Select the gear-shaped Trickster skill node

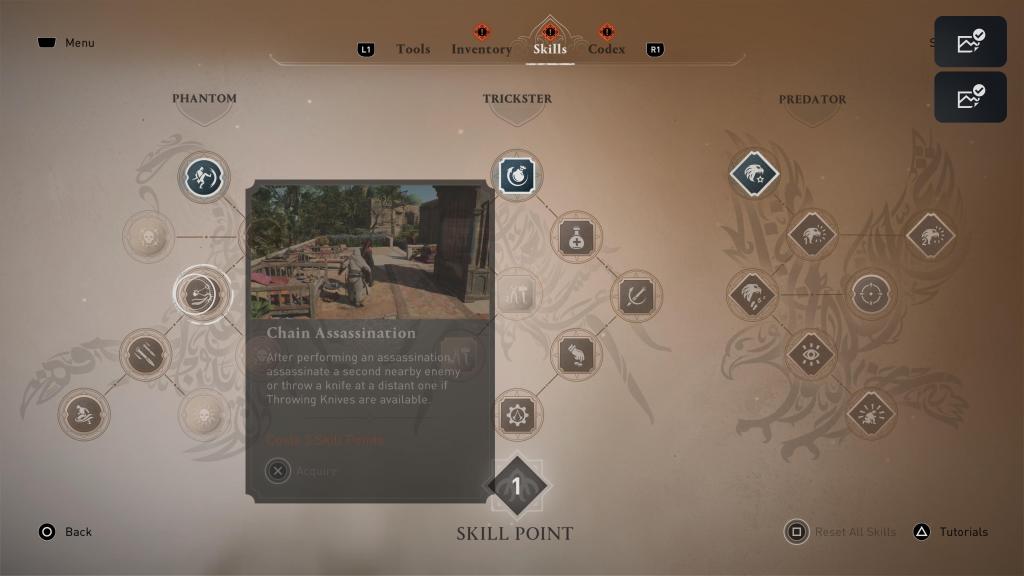[x=517, y=414]
